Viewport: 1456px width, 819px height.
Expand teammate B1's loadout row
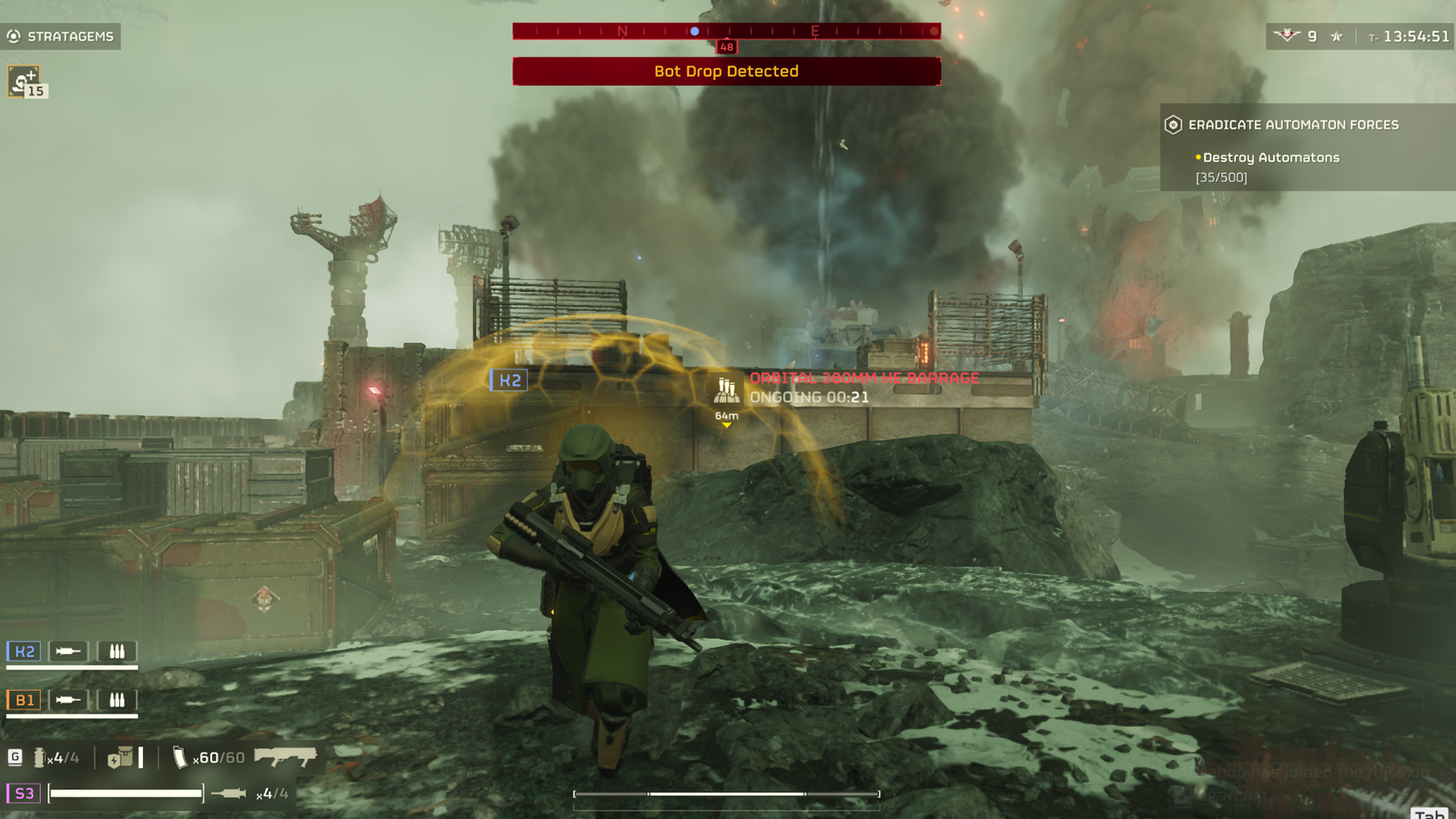click(x=23, y=702)
